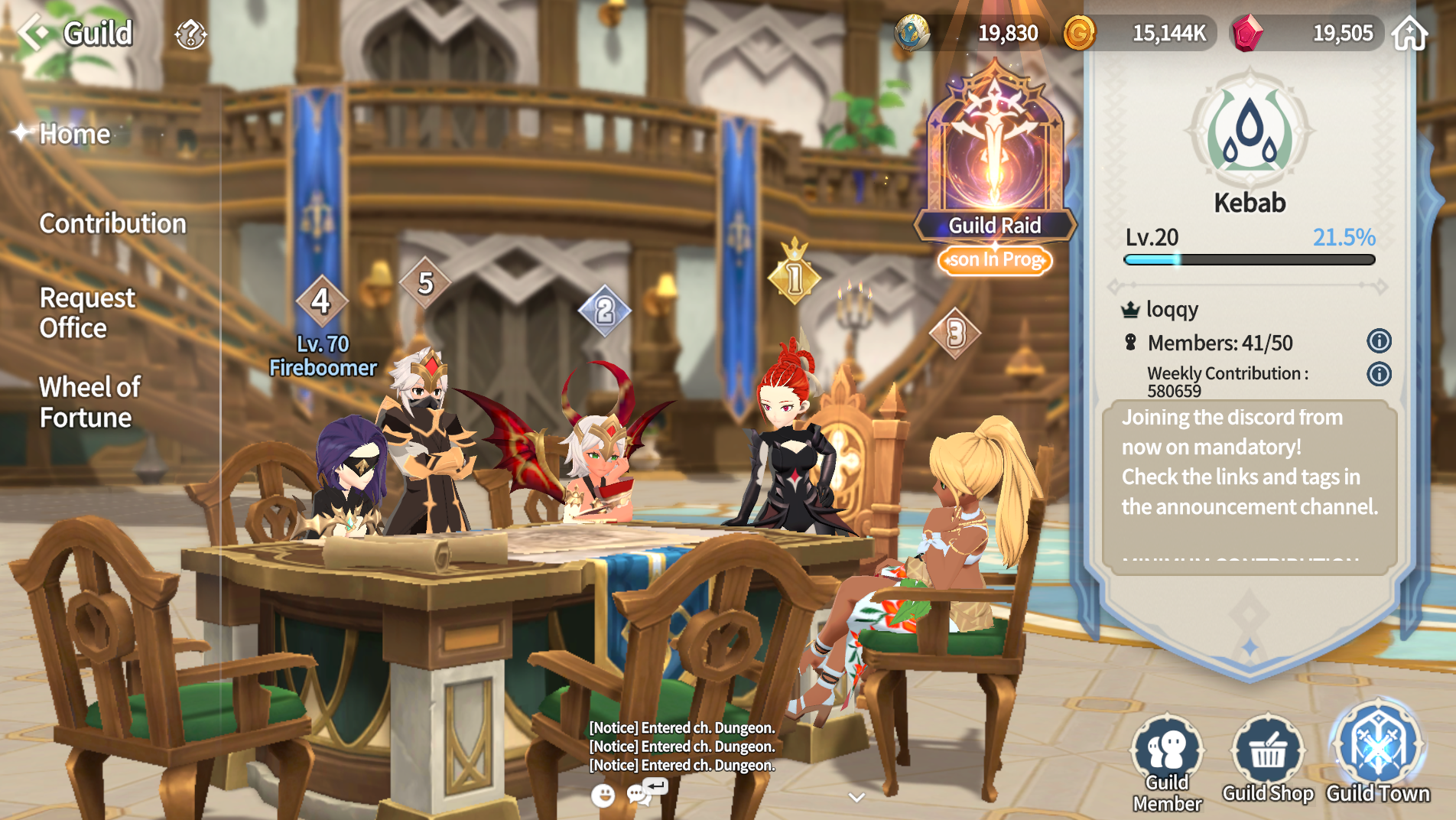Select the Home menu entry
The width and height of the screenshot is (1456, 820).
pyautogui.click(x=74, y=134)
